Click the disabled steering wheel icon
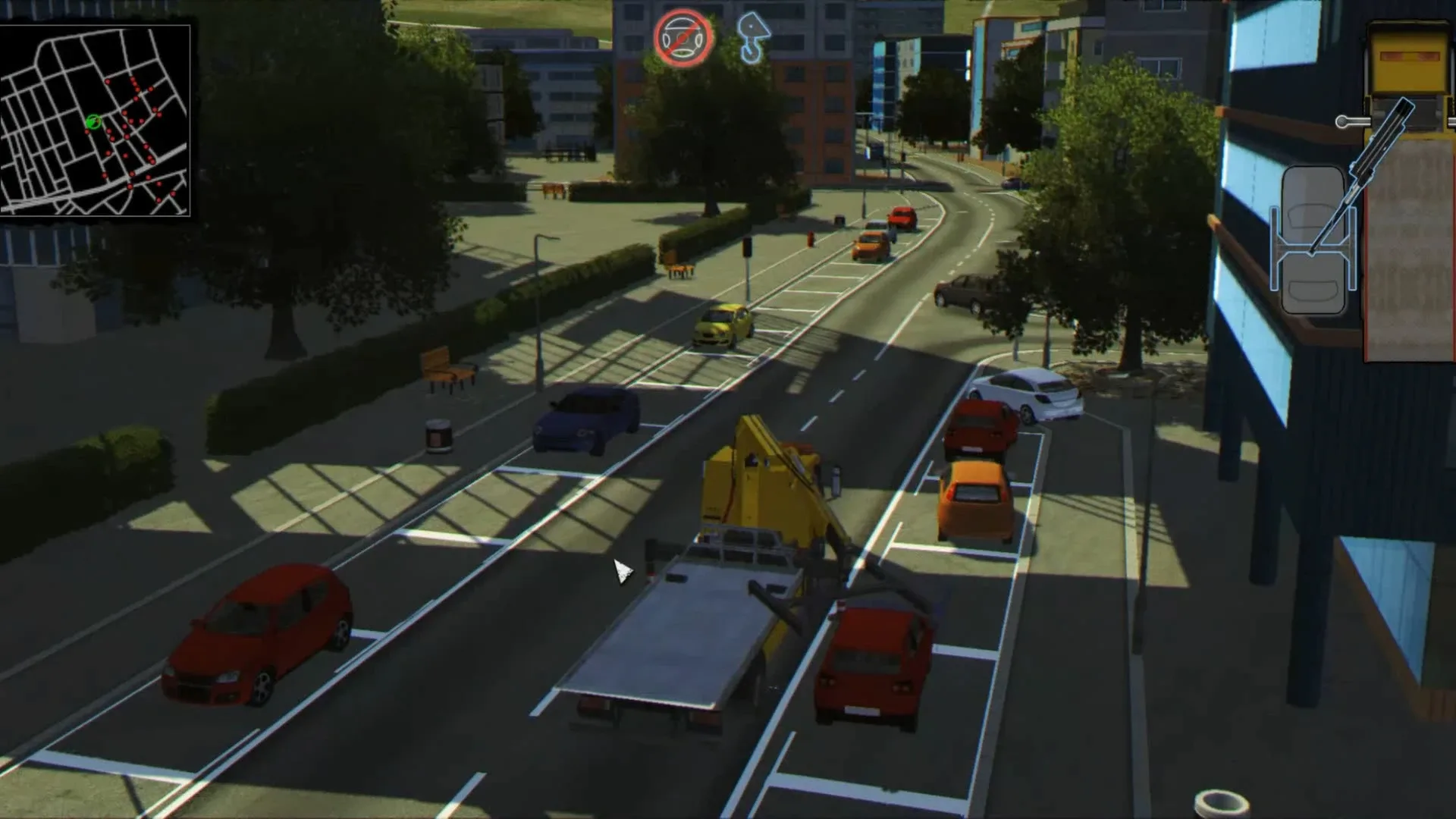This screenshot has height=819, width=1456. point(680,37)
